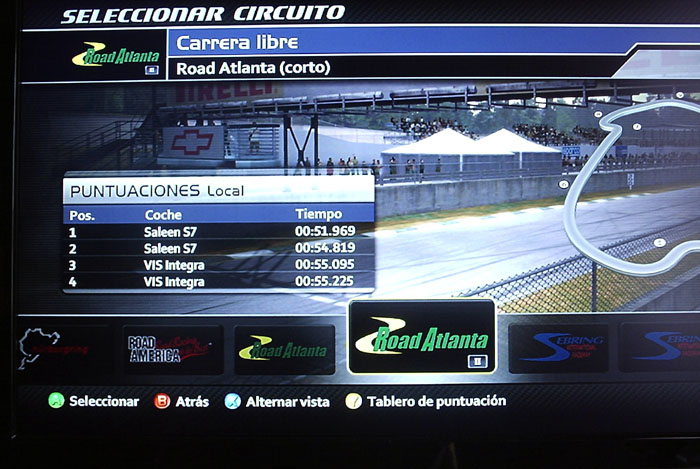The height and width of the screenshot is (469, 700).
Task: Select the VIS Integra 00:55.095 row
Action: coord(219,265)
